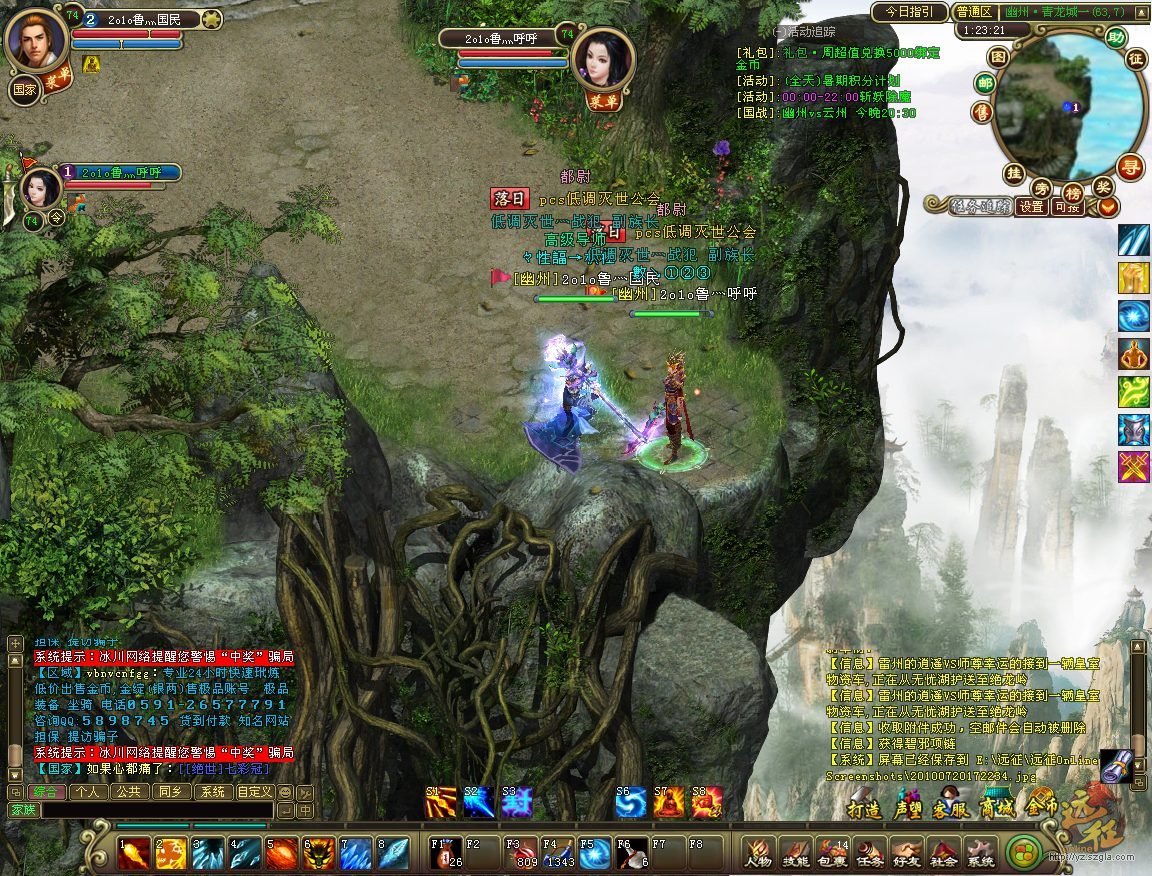Open the 打造 crafting menu
Screen dimensions: 1152x876
(x=864, y=809)
